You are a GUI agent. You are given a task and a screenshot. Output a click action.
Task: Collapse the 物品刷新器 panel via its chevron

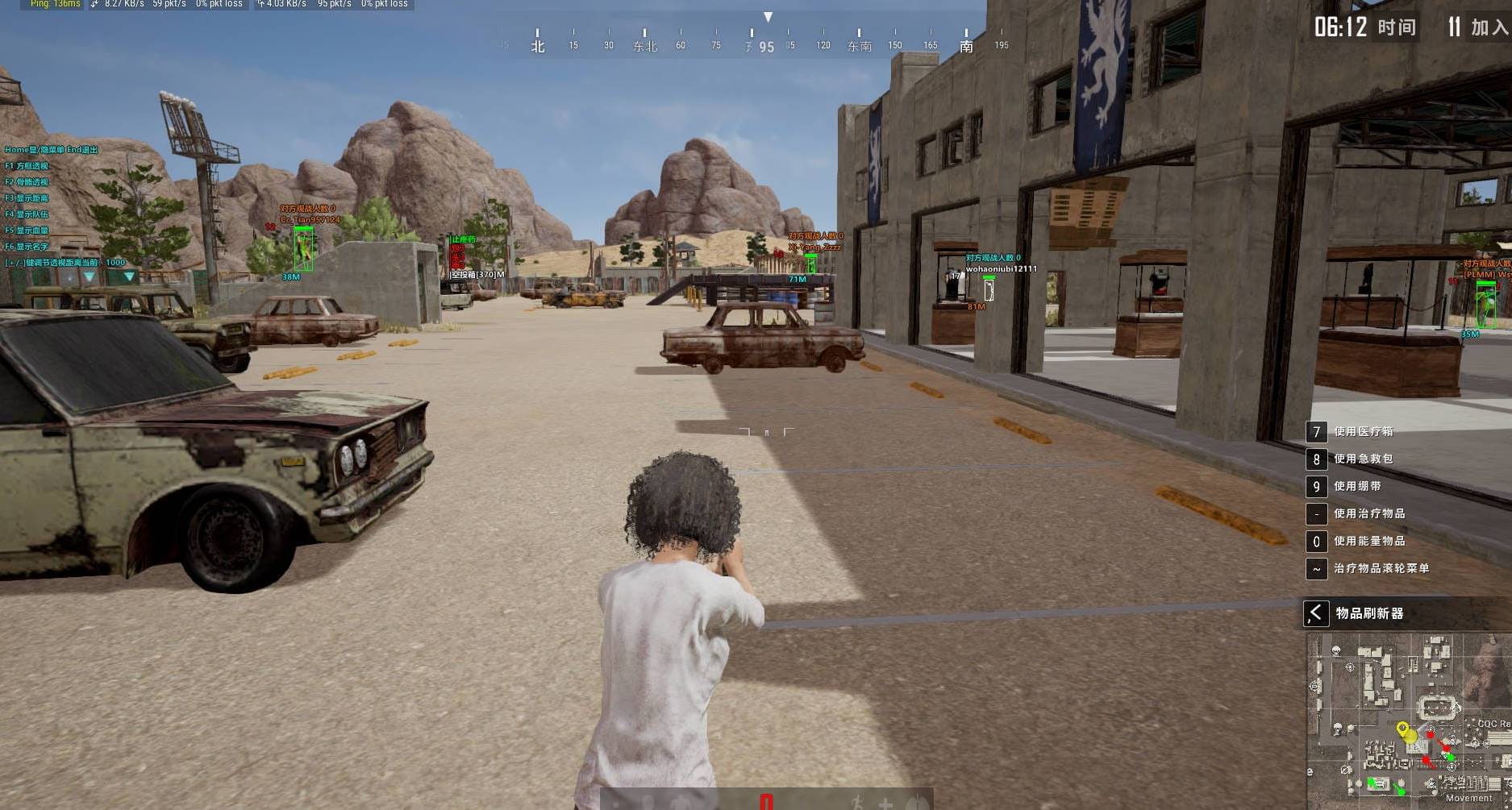[x=1315, y=613]
